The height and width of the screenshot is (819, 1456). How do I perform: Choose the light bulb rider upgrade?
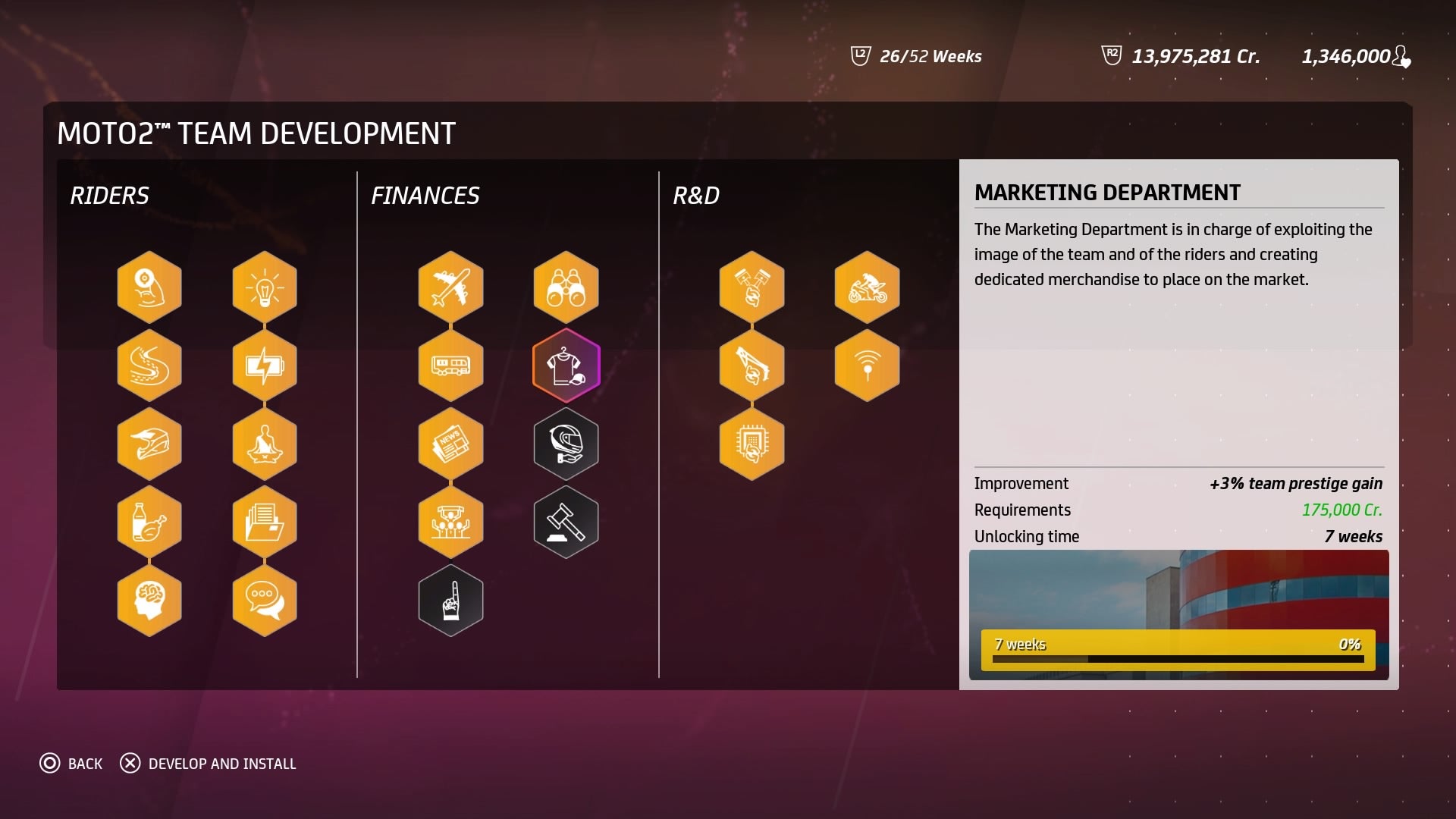265,287
